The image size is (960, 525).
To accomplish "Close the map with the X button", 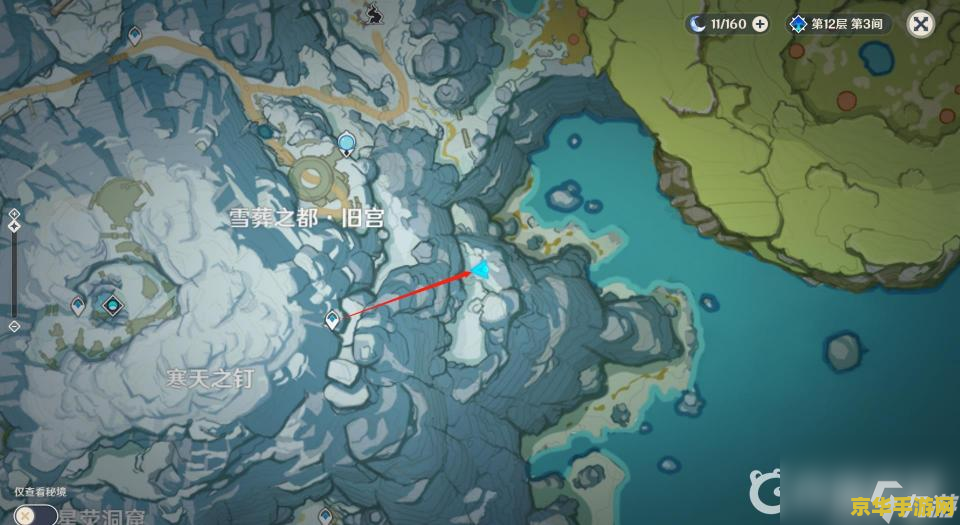I will click(921, 24).
